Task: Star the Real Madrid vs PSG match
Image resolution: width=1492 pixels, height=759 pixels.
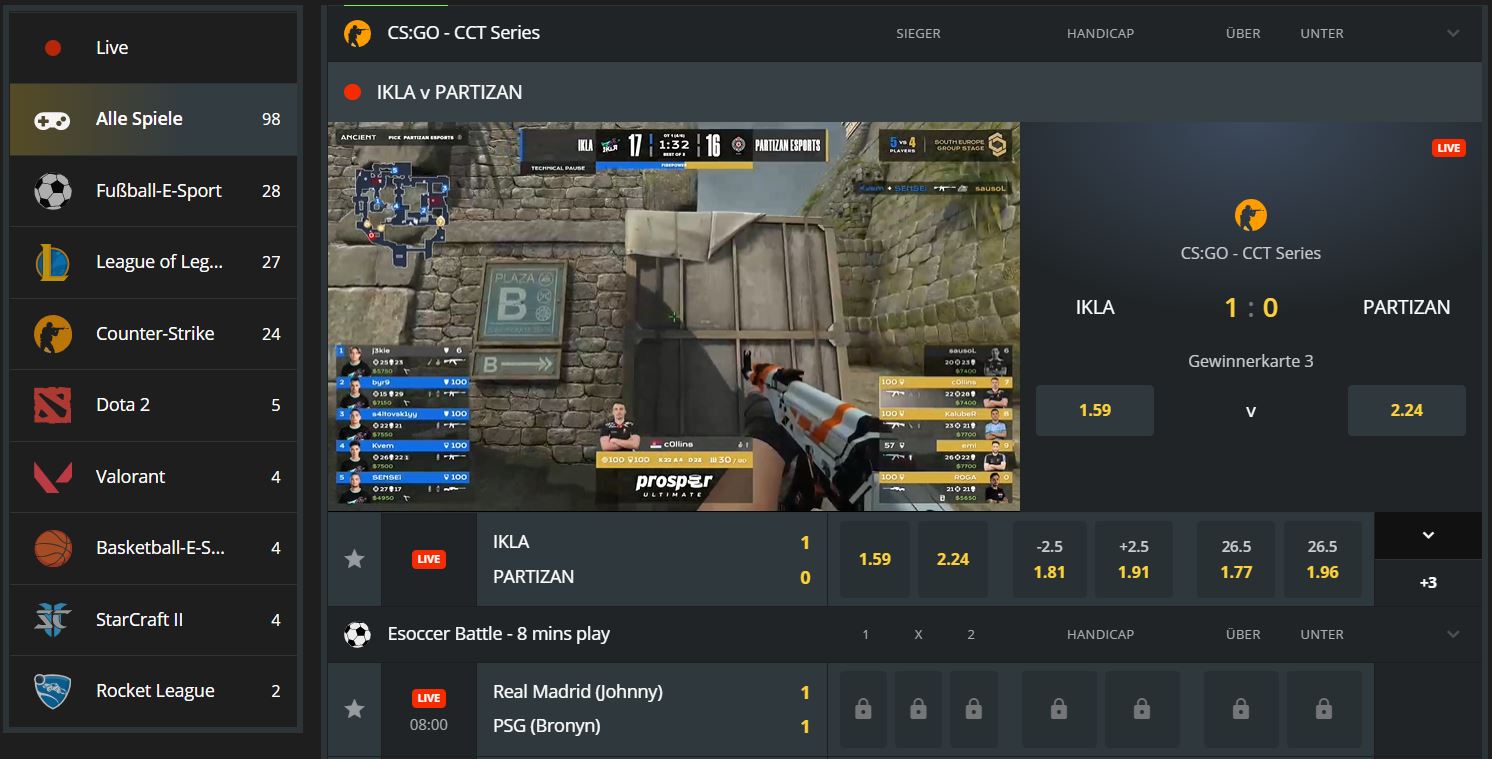Action: tap(354, 708)
